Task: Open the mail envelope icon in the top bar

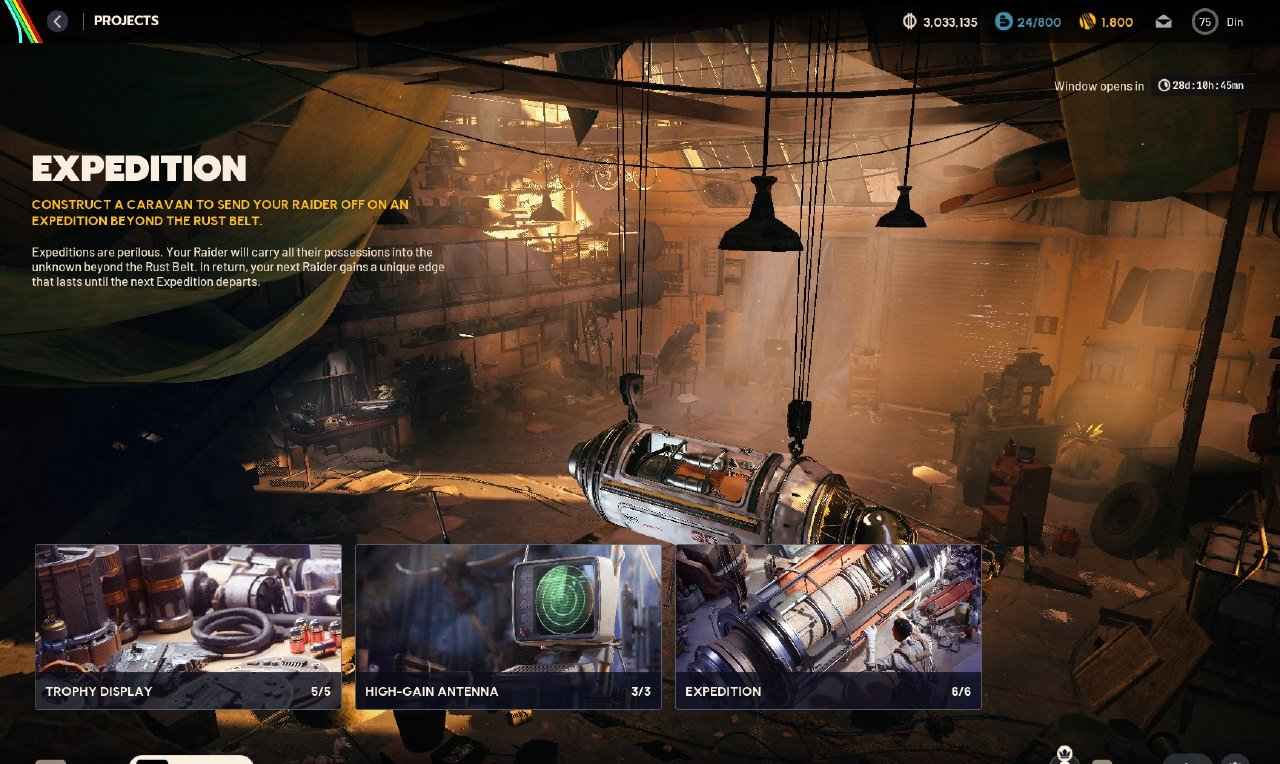Action: click(1163, 20)
